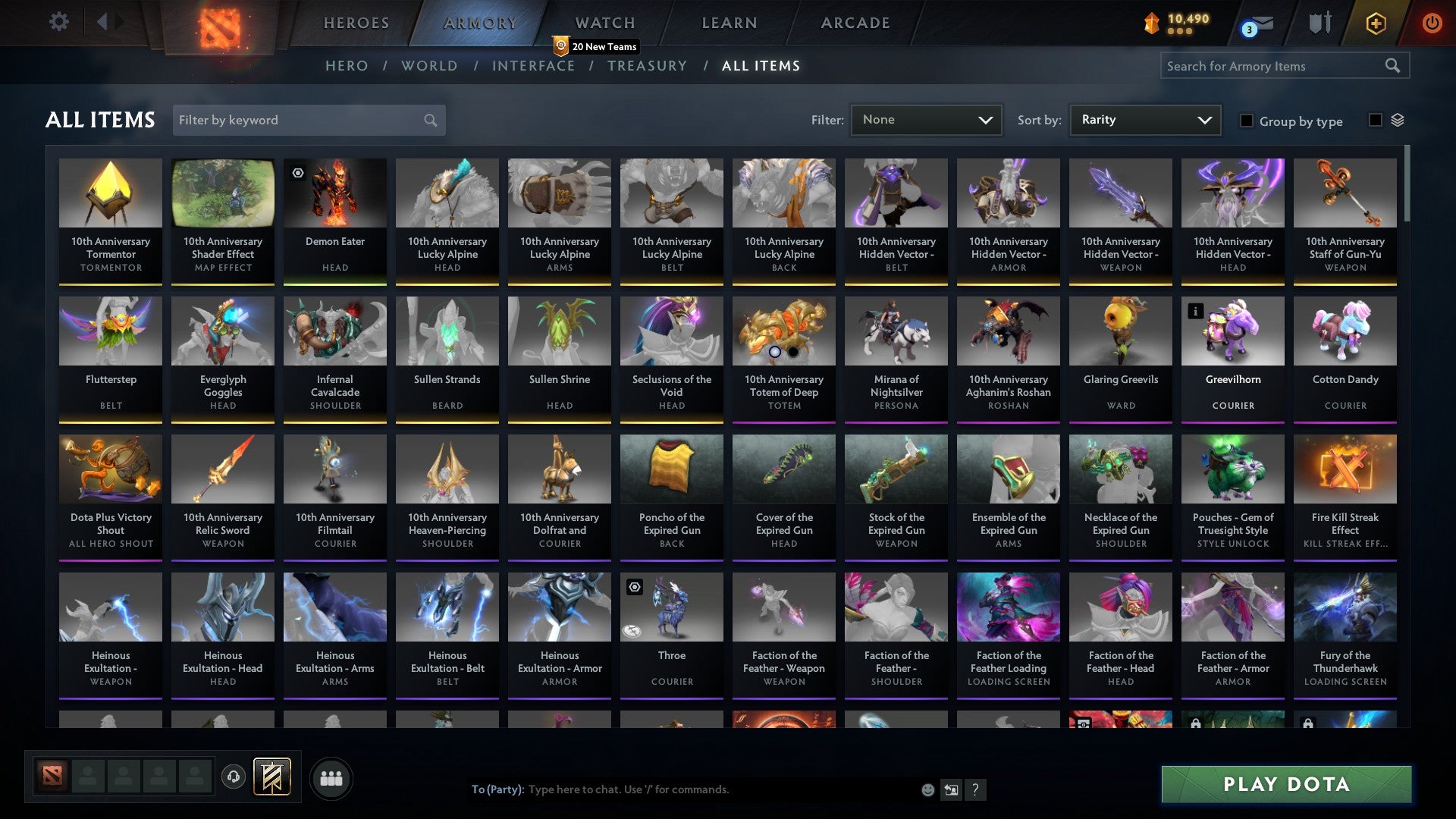Open the Filter dropdown set to None
This screenshot has width=1456, height=819.
pos(926,120)
